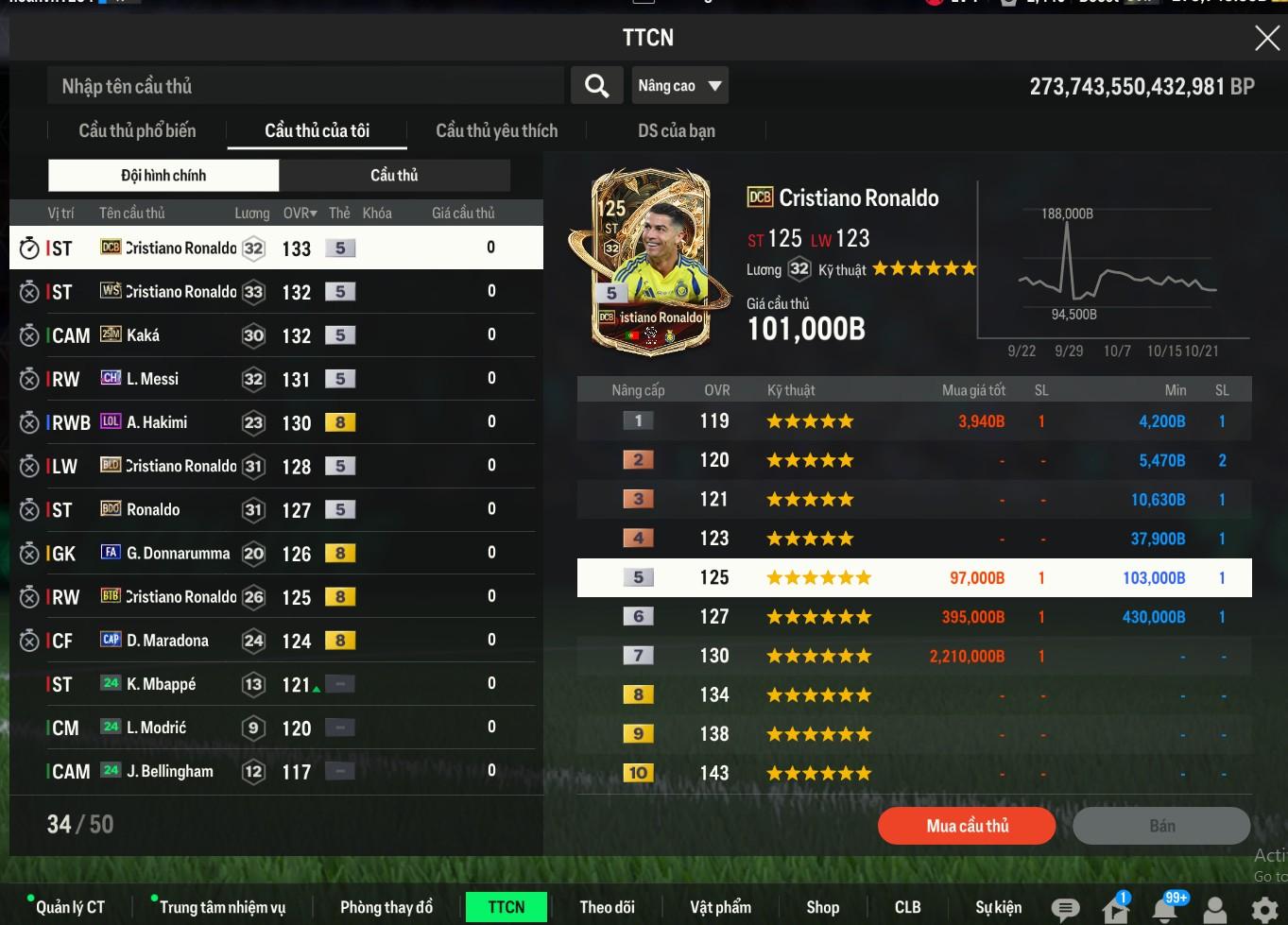The width and height of the screenshot is (1288, 925).
Task: Choose the Đội hình chính sub-tab
Action: tap(163, 175)
